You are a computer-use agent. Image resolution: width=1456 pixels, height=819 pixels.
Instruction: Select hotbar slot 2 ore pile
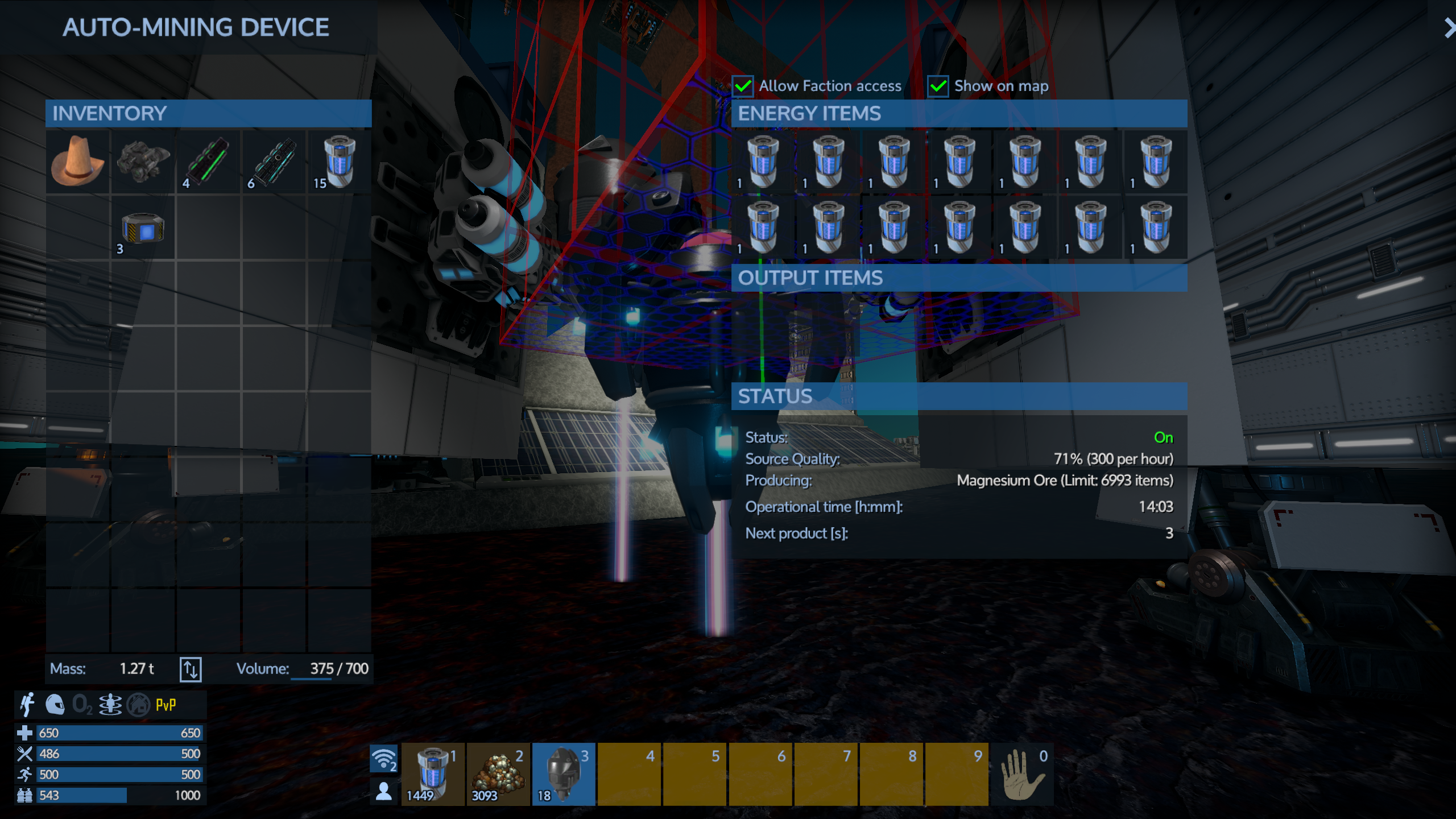(x=498, y=773)
